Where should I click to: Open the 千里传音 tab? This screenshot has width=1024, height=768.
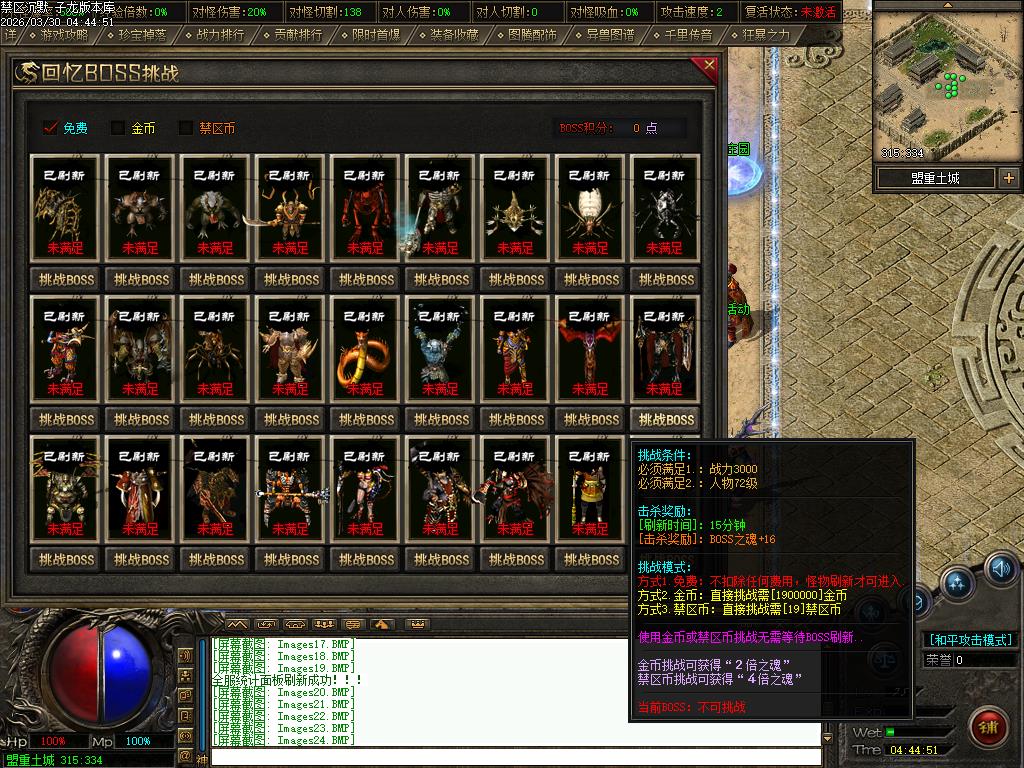pos(688,35)
